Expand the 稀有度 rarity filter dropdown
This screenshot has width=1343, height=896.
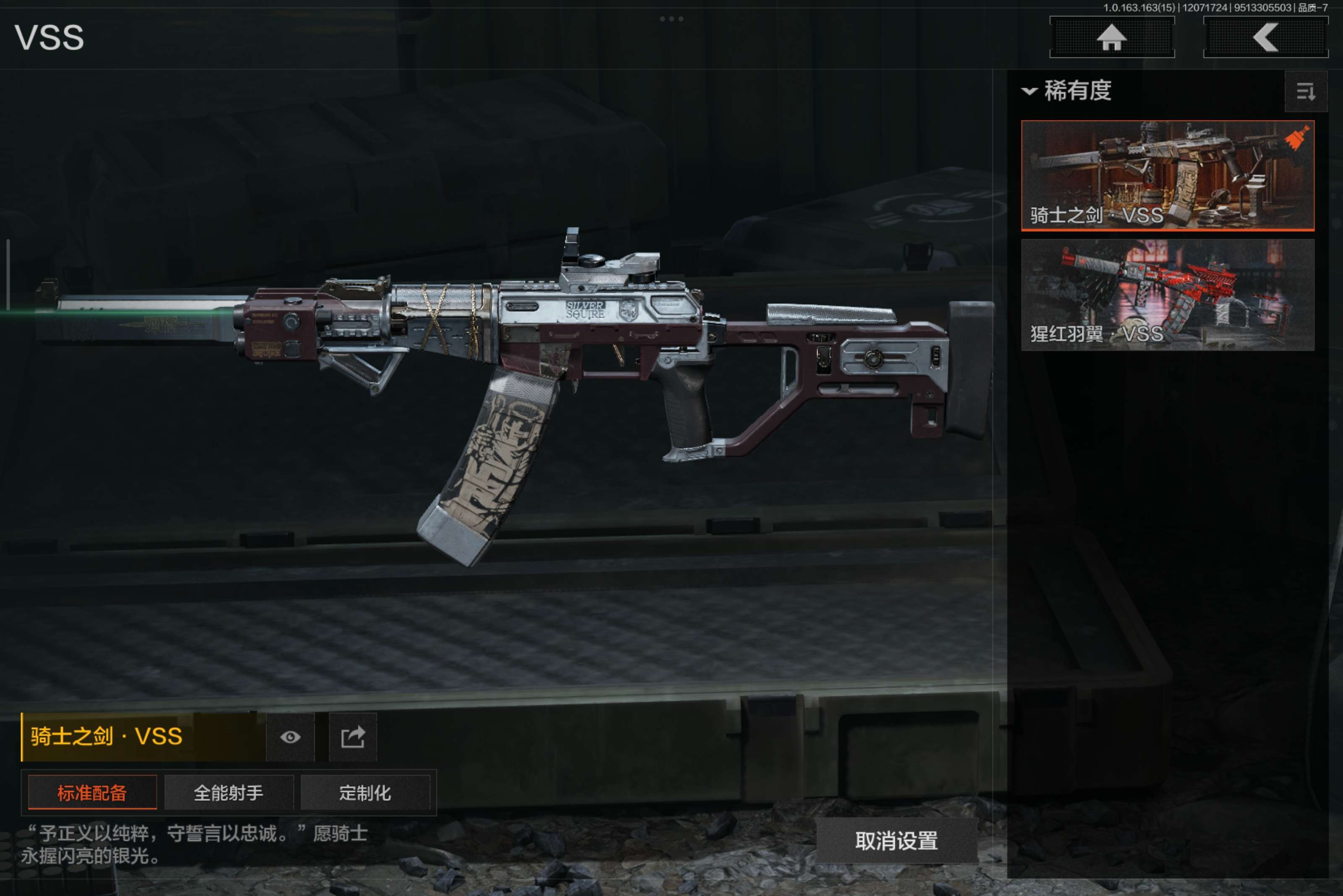click(x=1067, y=91)
